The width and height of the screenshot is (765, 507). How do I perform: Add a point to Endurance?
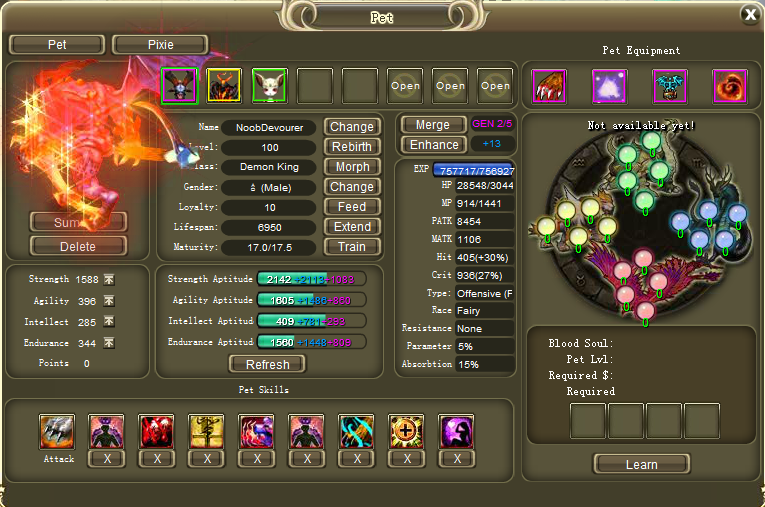109,343
